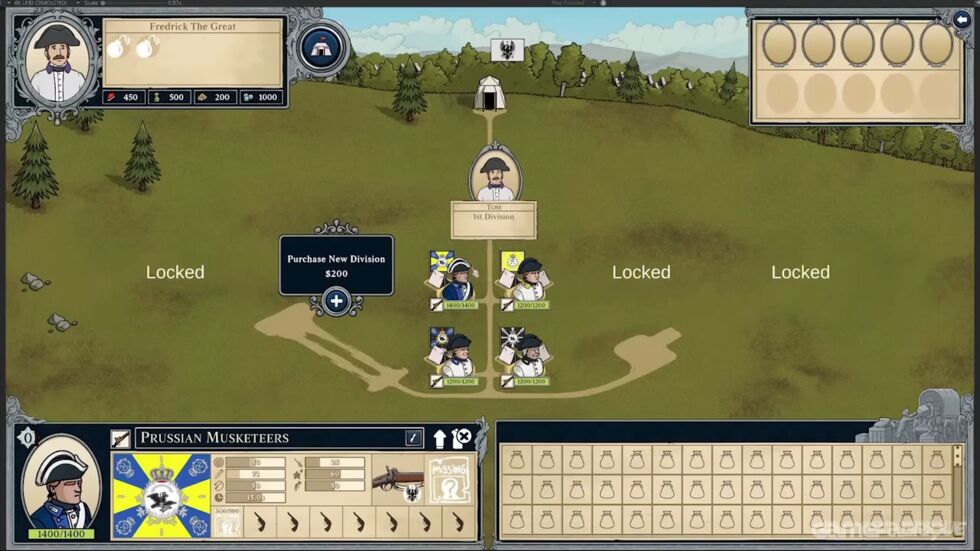Upgrade the unit with the up arrow
This screenshot has width=980, height=551.
(x=439, y=438)
